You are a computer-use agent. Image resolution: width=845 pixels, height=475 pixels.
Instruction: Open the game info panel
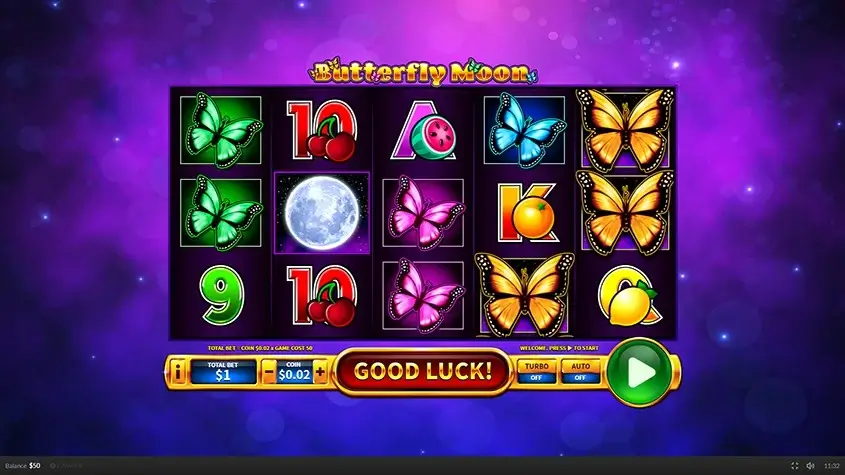click(x=178, y=372)
